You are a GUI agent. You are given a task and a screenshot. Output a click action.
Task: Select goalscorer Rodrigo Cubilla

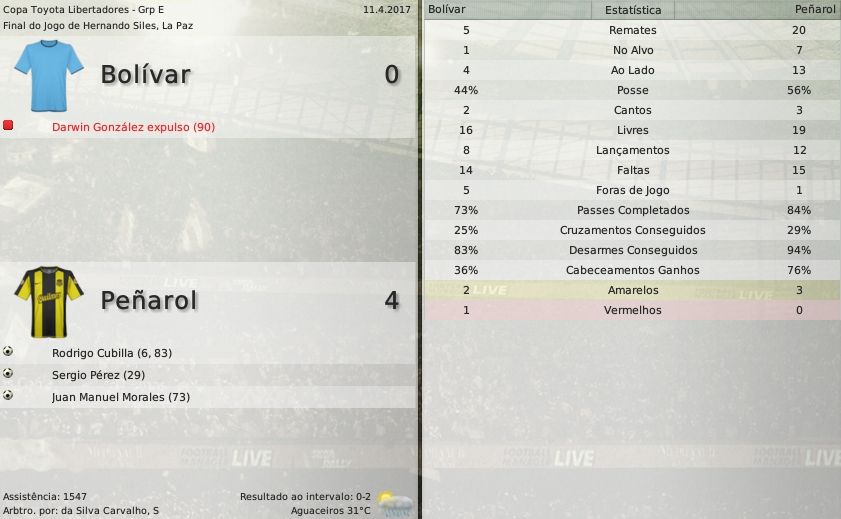click(x=112, y=353)
